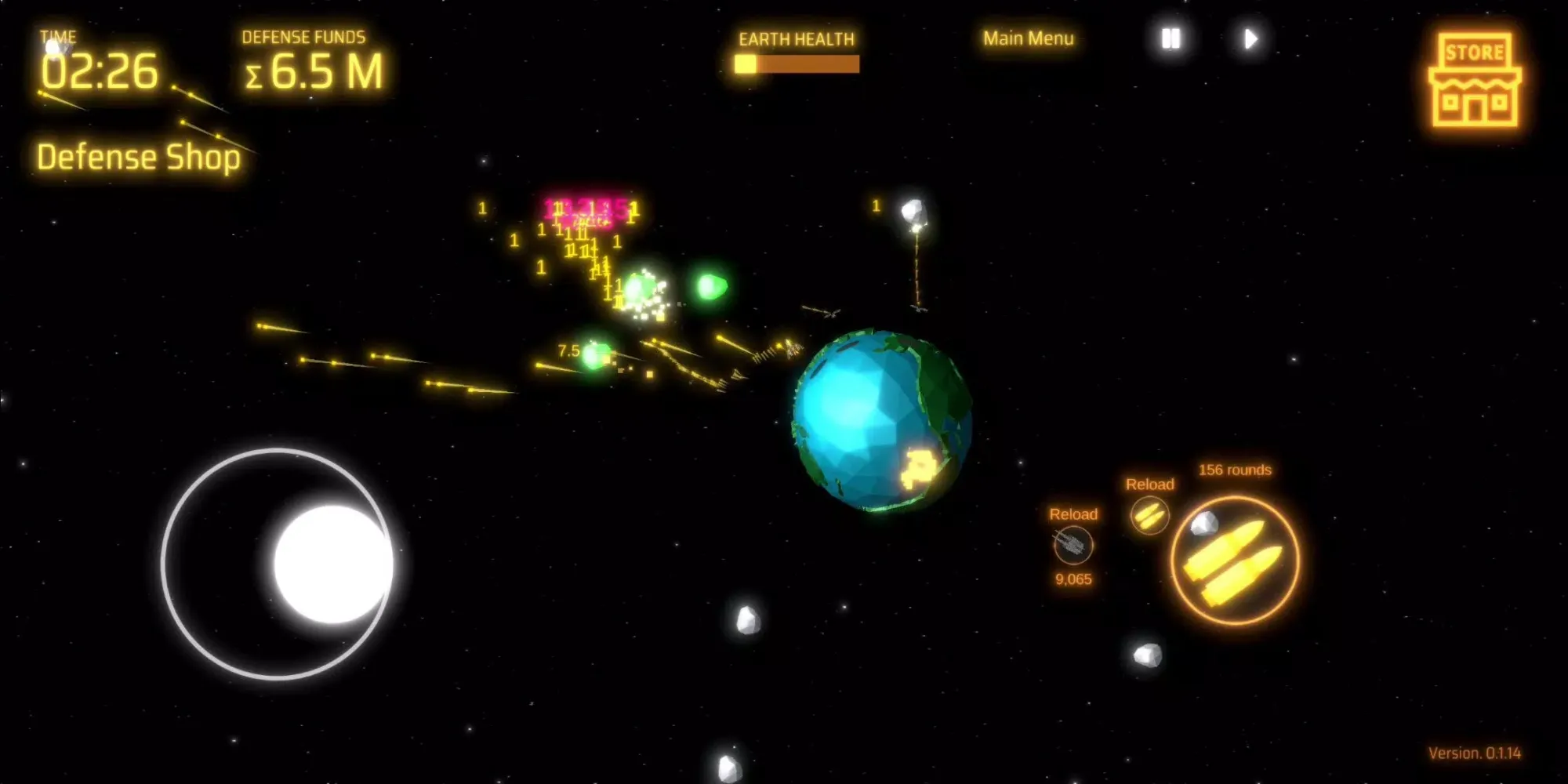Viewport: 1568px width, 784px height.
Task: Select the gray turret gun Reload icon
Action: pos(1073,544)
